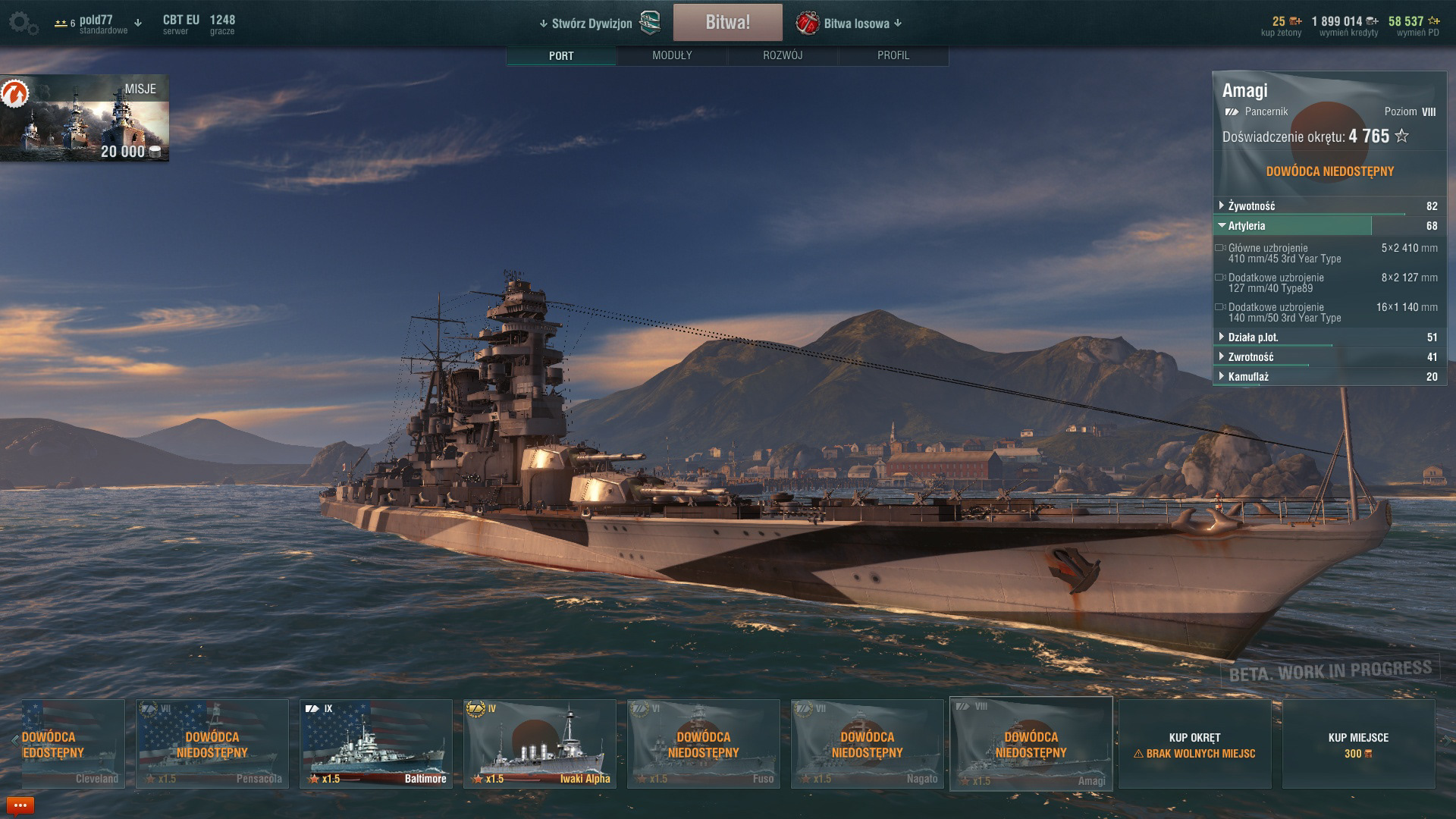Open the MISJE missions panel

tap(84, 118)
